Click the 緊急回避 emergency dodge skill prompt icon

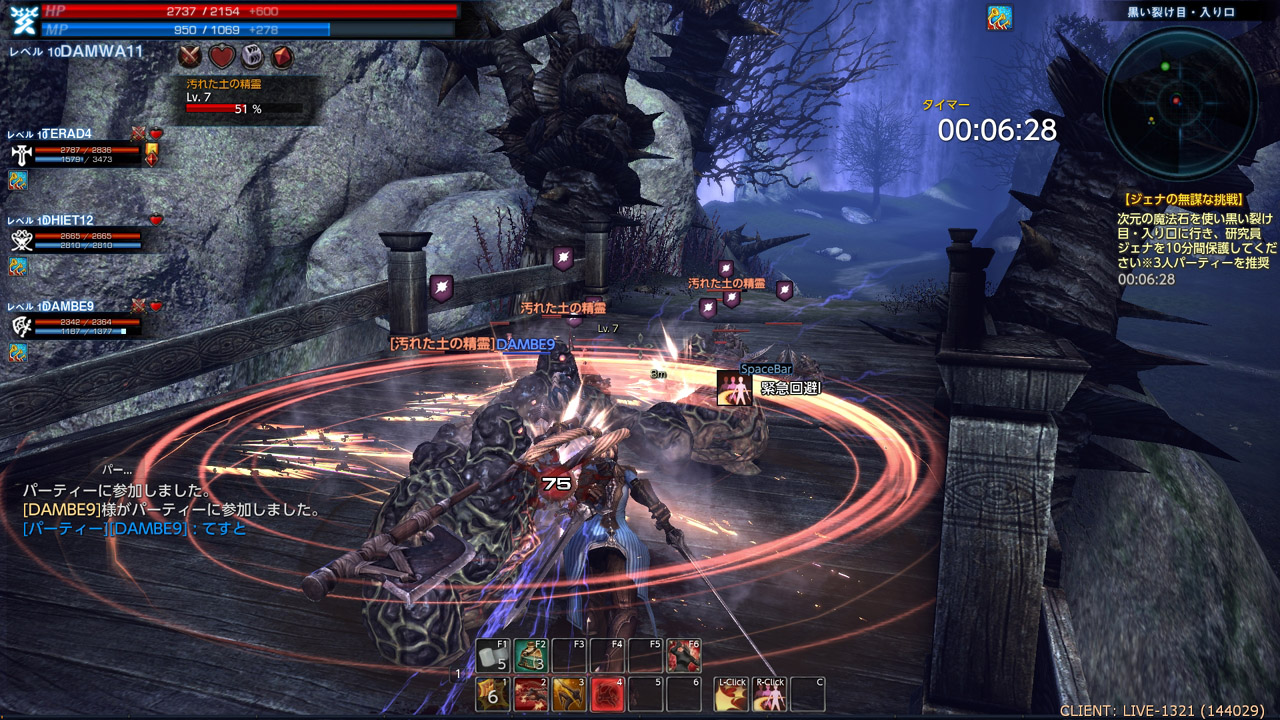[x=733, y=388]
